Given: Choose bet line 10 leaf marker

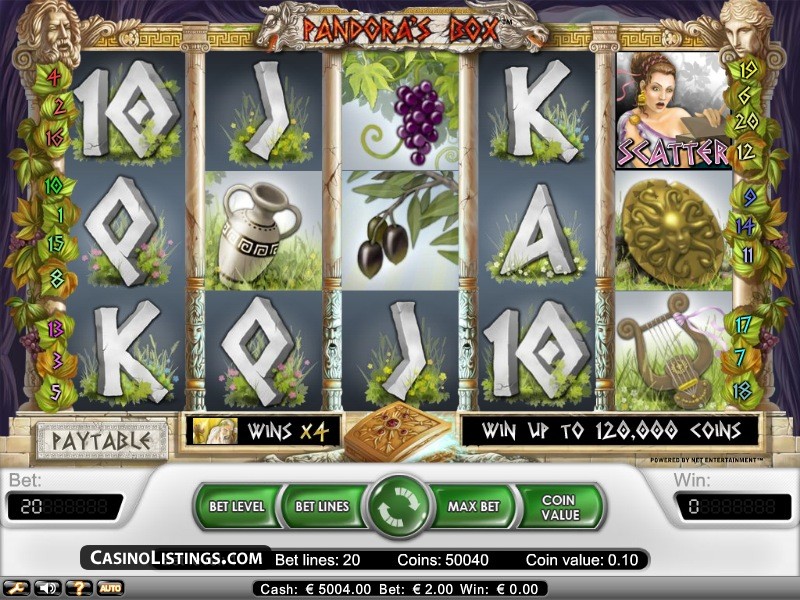Looking at the screenshot, I should coord(53,185).
